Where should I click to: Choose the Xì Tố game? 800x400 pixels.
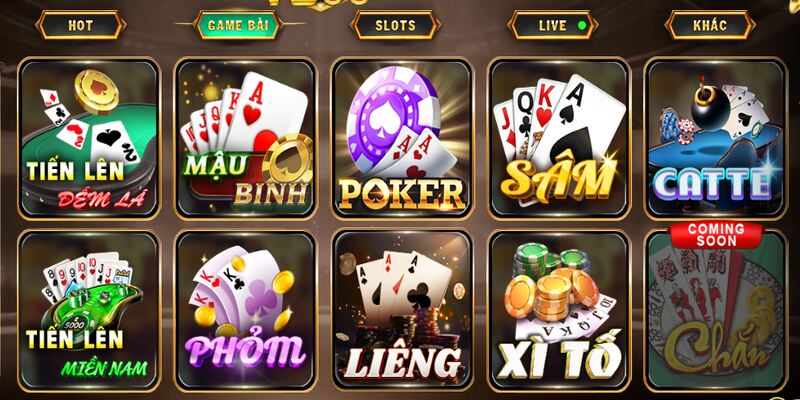[558, 309]
